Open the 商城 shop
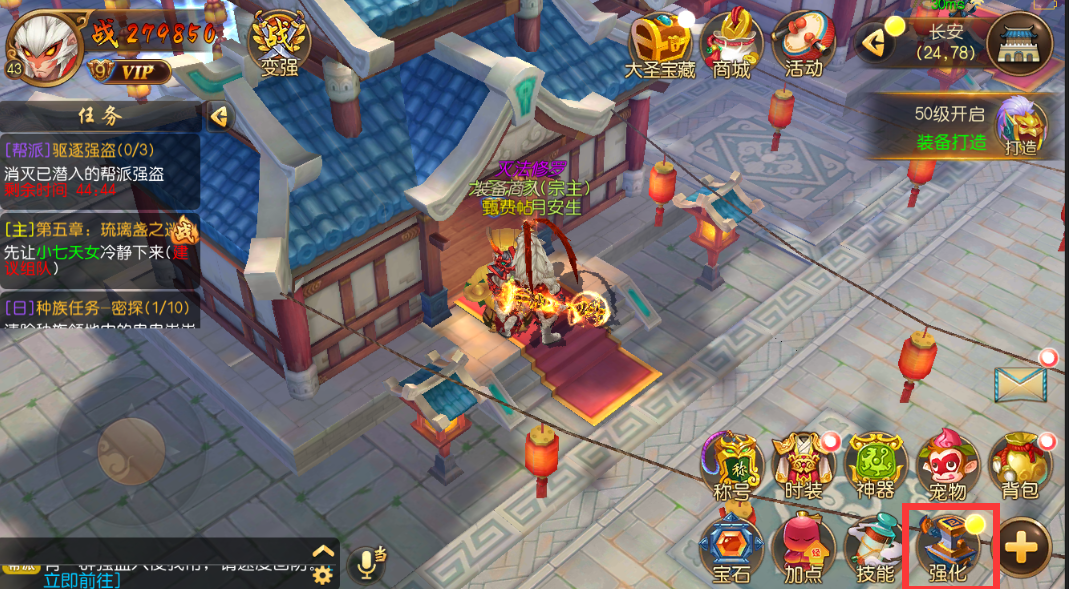This screenshot has height=589, width=1069. (x=732, y=45)
